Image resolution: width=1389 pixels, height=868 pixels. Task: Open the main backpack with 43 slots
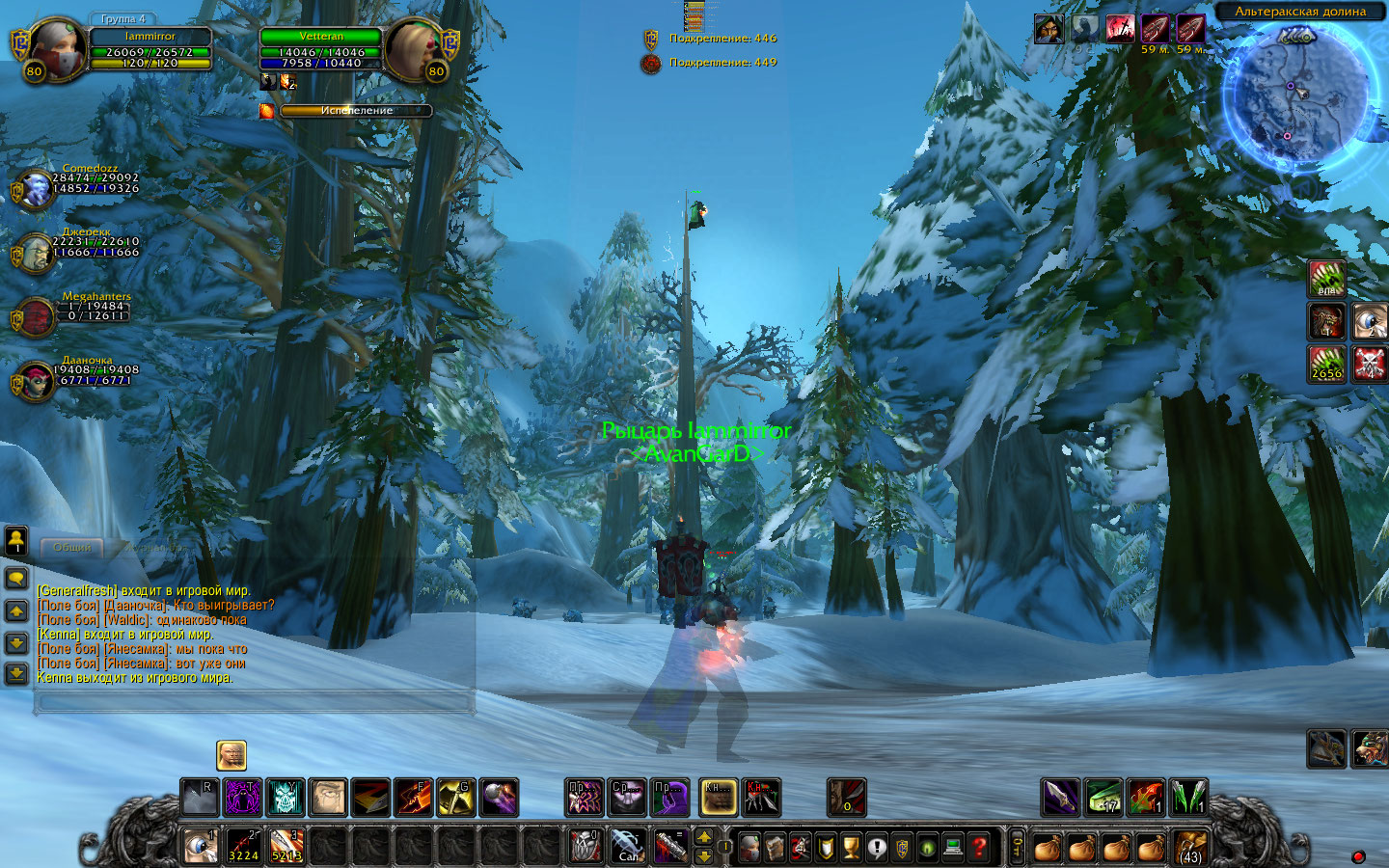click(x=1190, y=847)
